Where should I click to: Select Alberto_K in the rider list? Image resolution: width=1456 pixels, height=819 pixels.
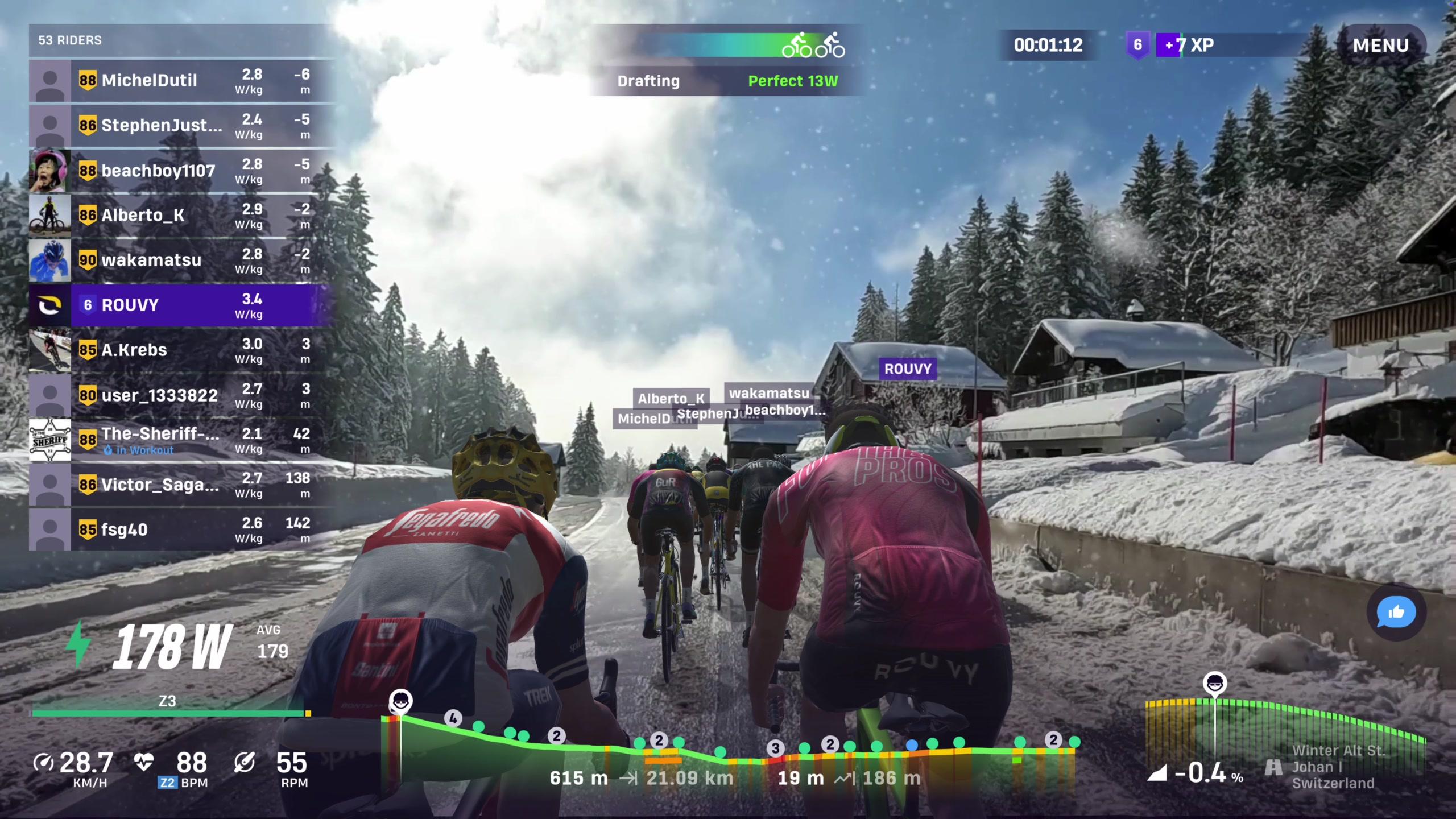pyautogui.click(x=181, y=216)
